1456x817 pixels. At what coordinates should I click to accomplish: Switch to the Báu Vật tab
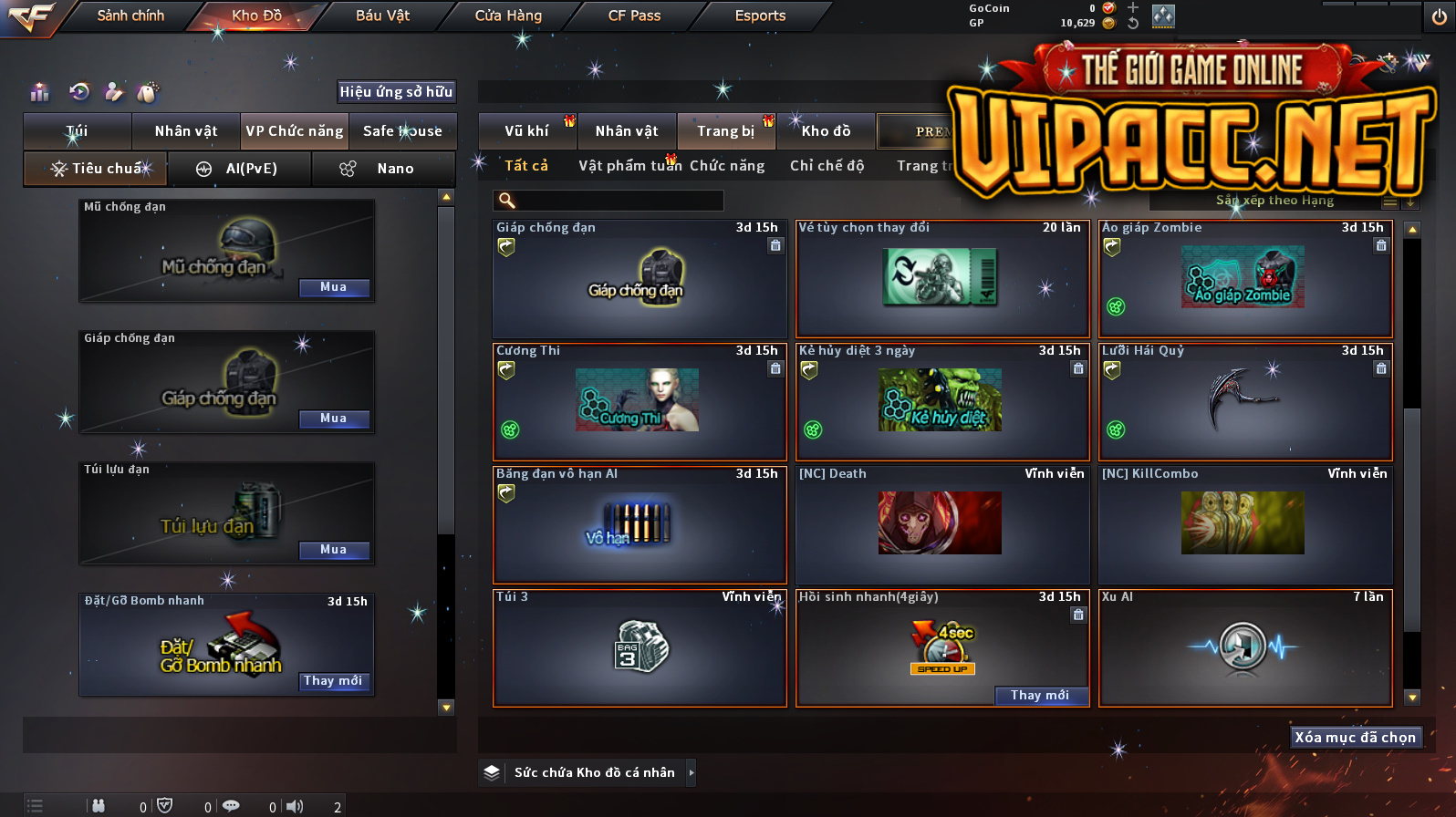coord(382,16)
